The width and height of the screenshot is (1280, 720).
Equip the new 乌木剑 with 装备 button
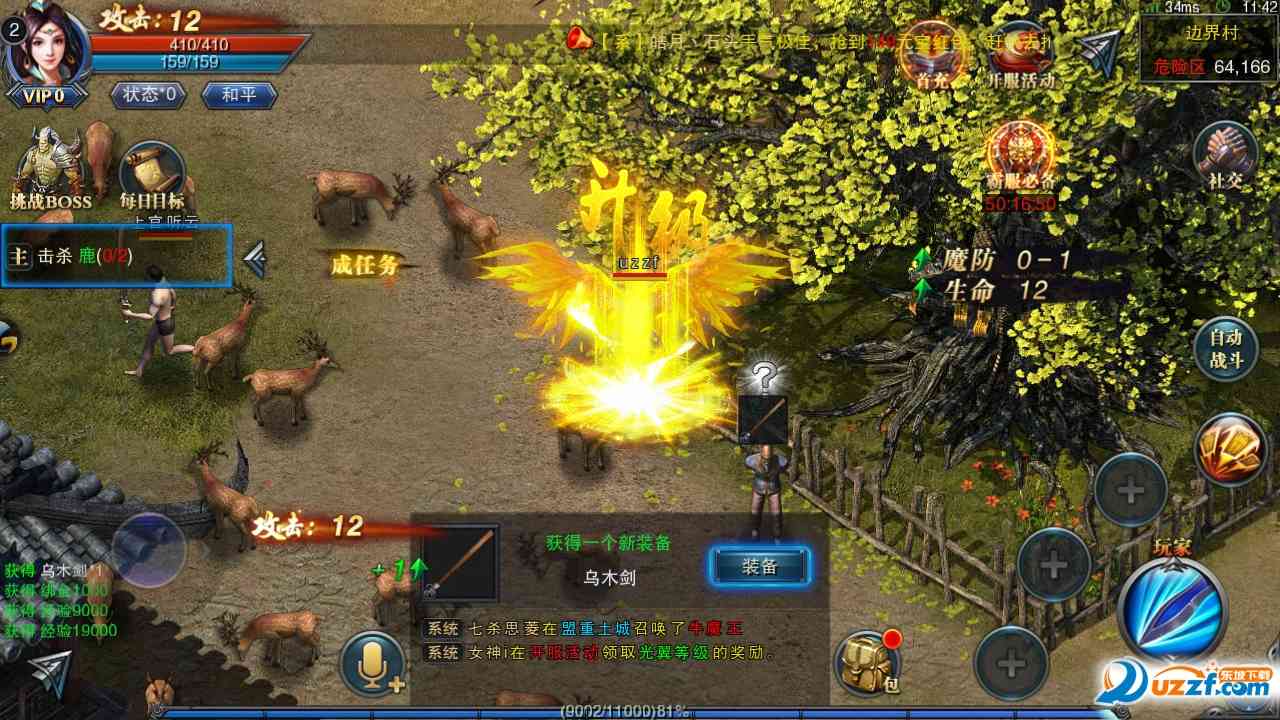pyautogui.click(x=760, y=567)
